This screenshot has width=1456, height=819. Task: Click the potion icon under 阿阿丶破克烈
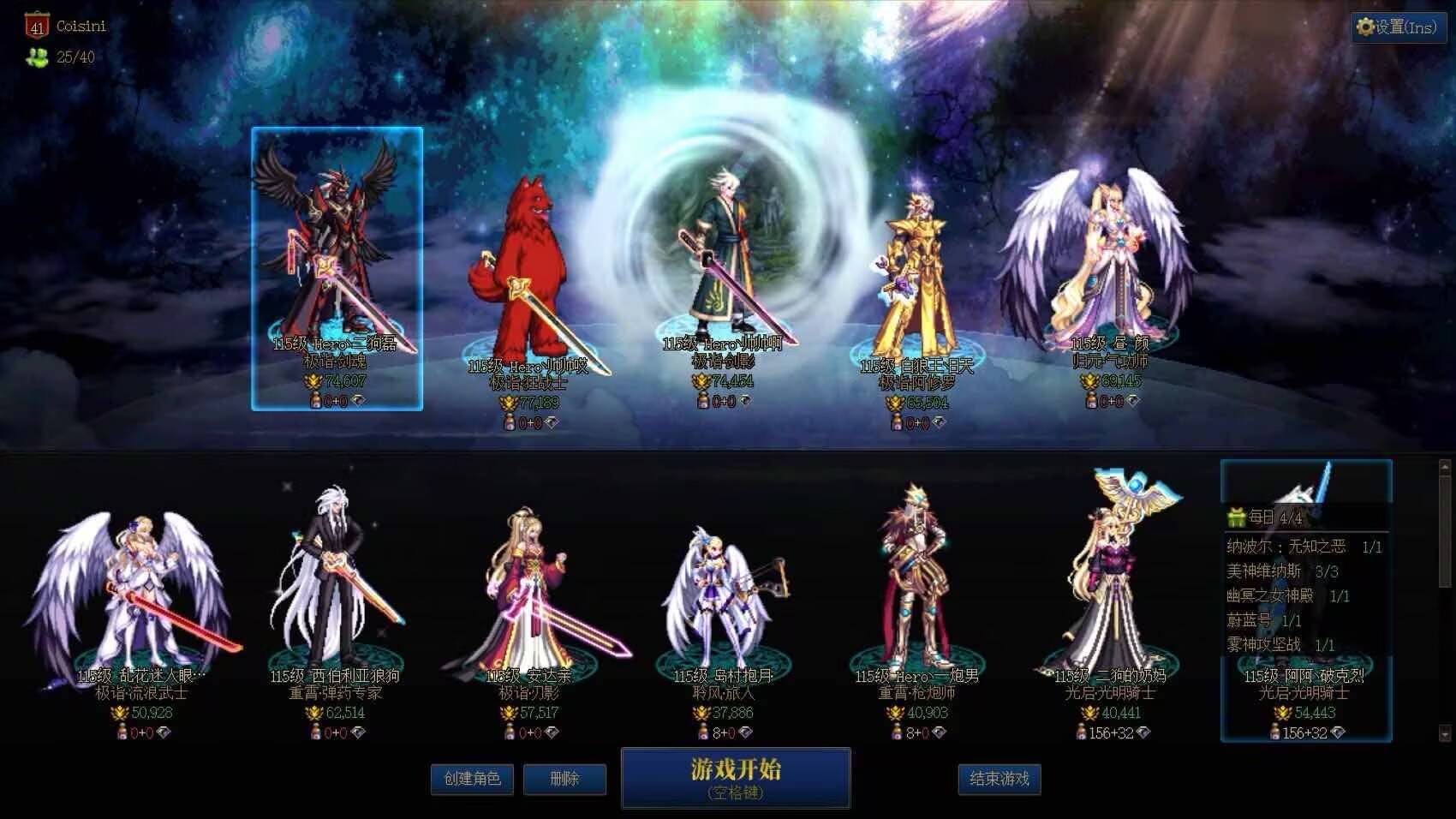pyautogui.click(x=1275, y=731)
